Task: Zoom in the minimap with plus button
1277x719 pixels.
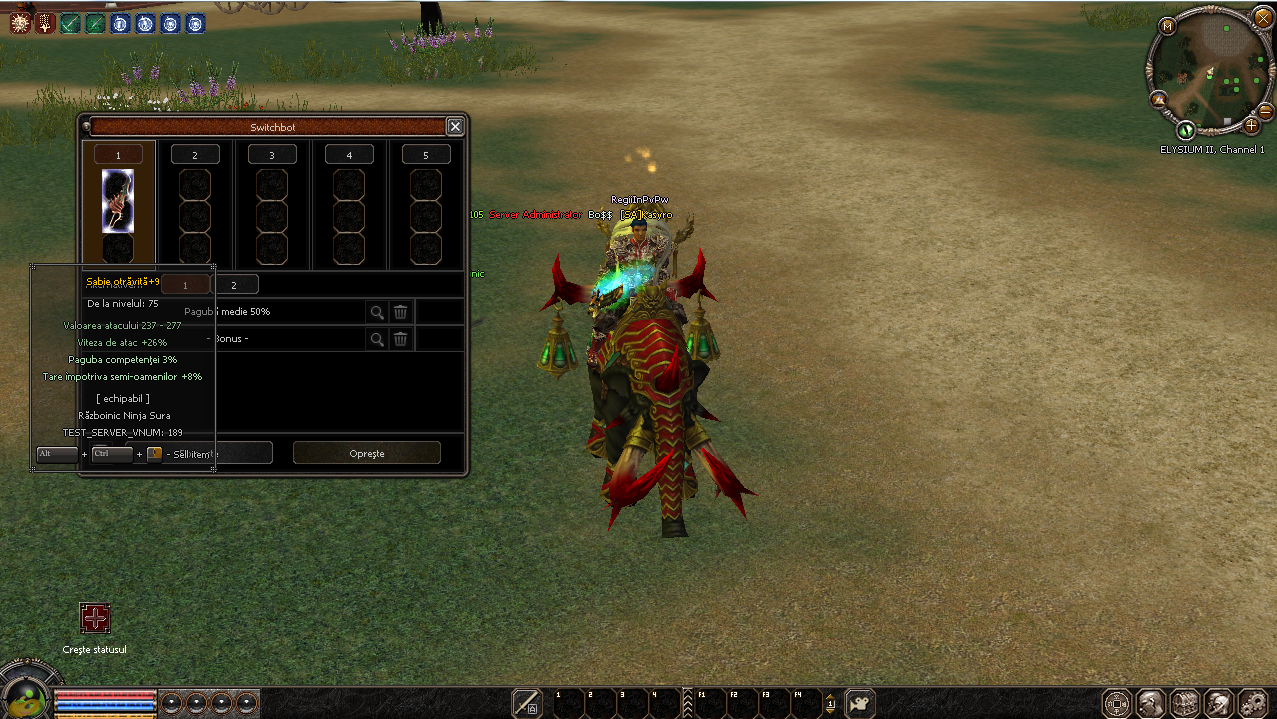Action: click(x=1251, y=125)
